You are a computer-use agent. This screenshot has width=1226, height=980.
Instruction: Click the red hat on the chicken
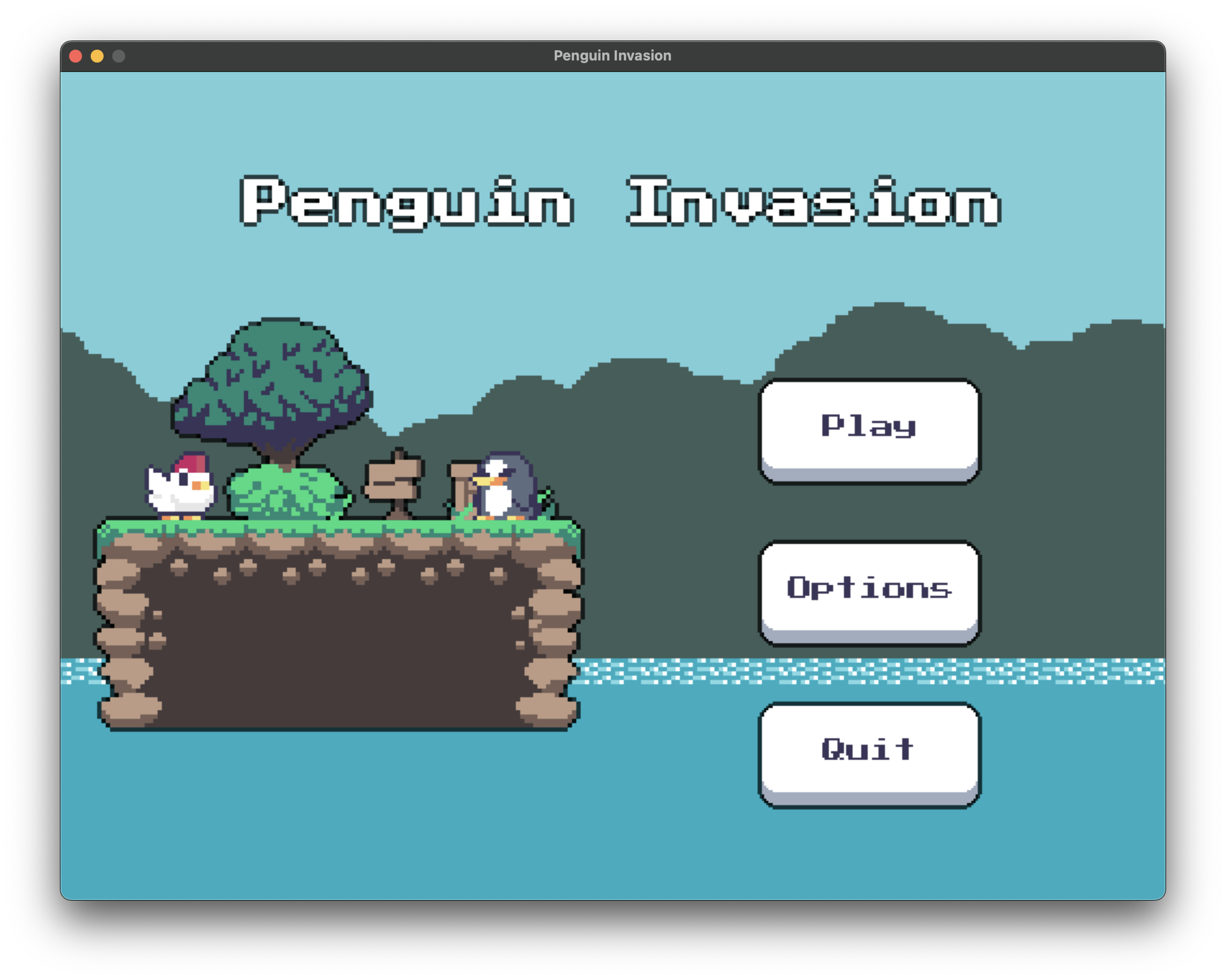[192, 464]
